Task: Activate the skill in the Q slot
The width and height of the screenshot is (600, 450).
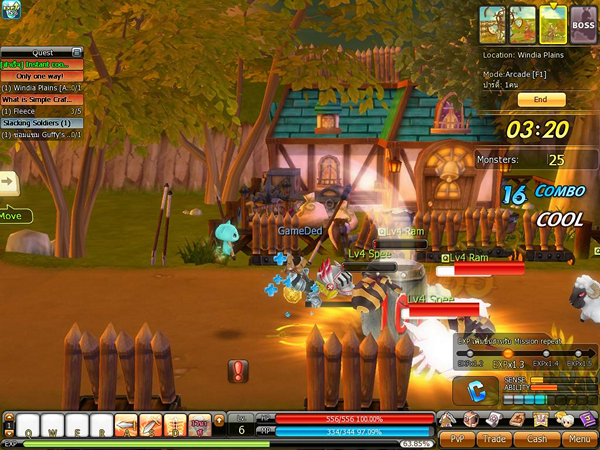Action: click(x=29, y=424)
